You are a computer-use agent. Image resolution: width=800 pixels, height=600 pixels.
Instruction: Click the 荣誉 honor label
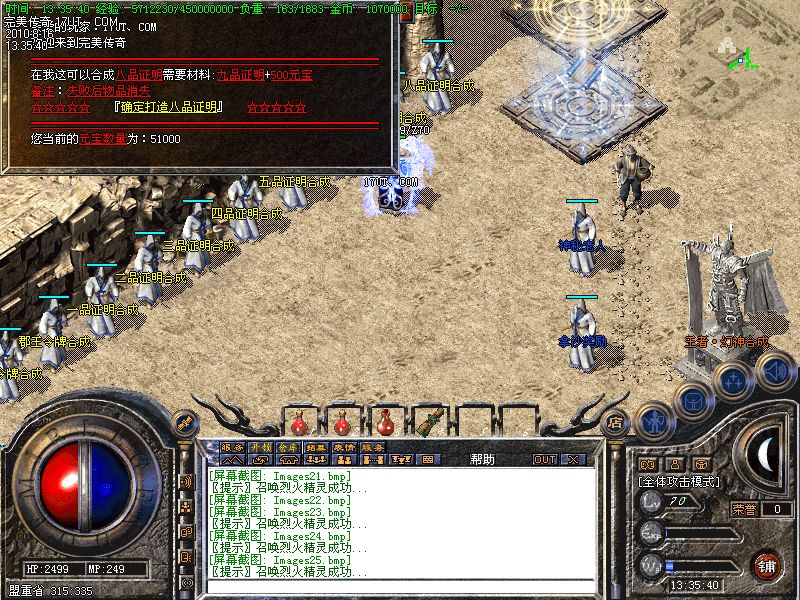[744, 509]
